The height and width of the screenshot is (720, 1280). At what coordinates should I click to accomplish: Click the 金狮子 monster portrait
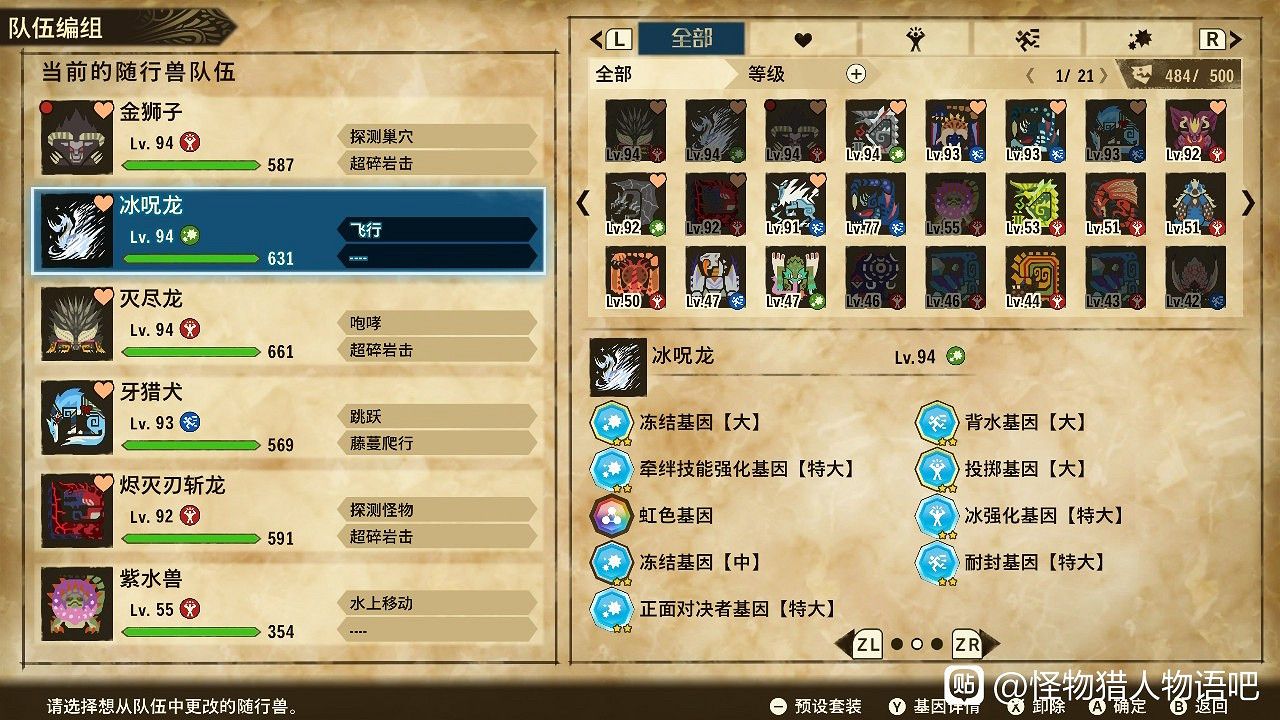point(75,138)
